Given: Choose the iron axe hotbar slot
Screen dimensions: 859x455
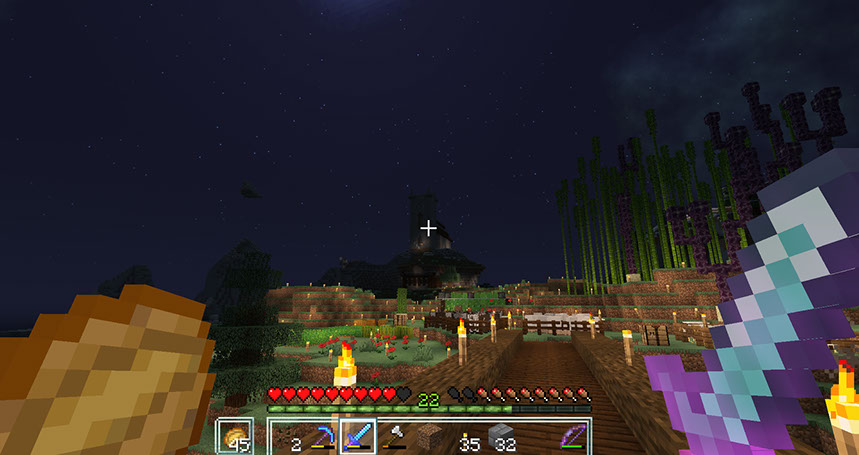Looking at the screenshot, I should [393, 436].
